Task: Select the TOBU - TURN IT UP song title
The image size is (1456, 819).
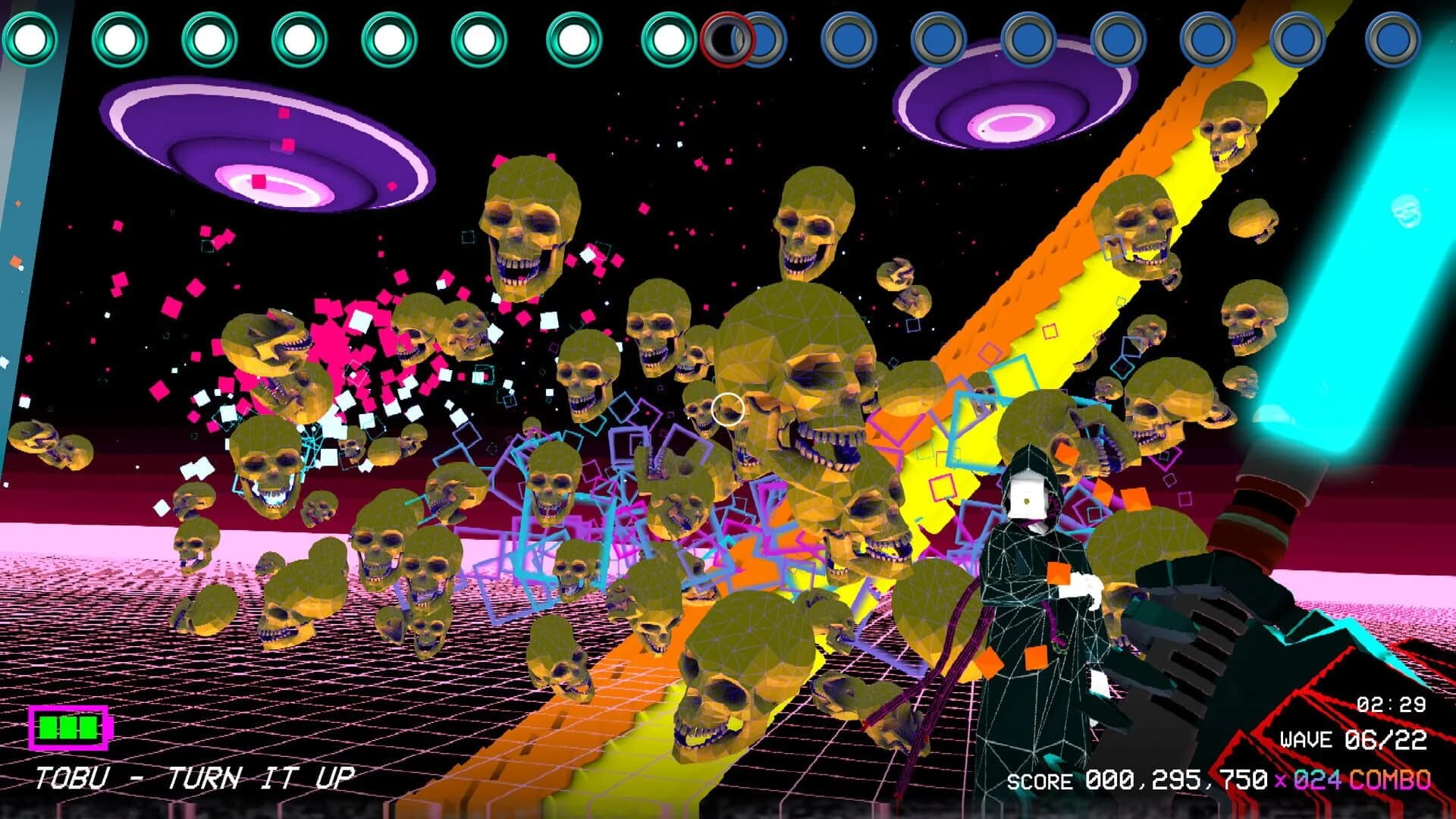Action: point(193,777)
